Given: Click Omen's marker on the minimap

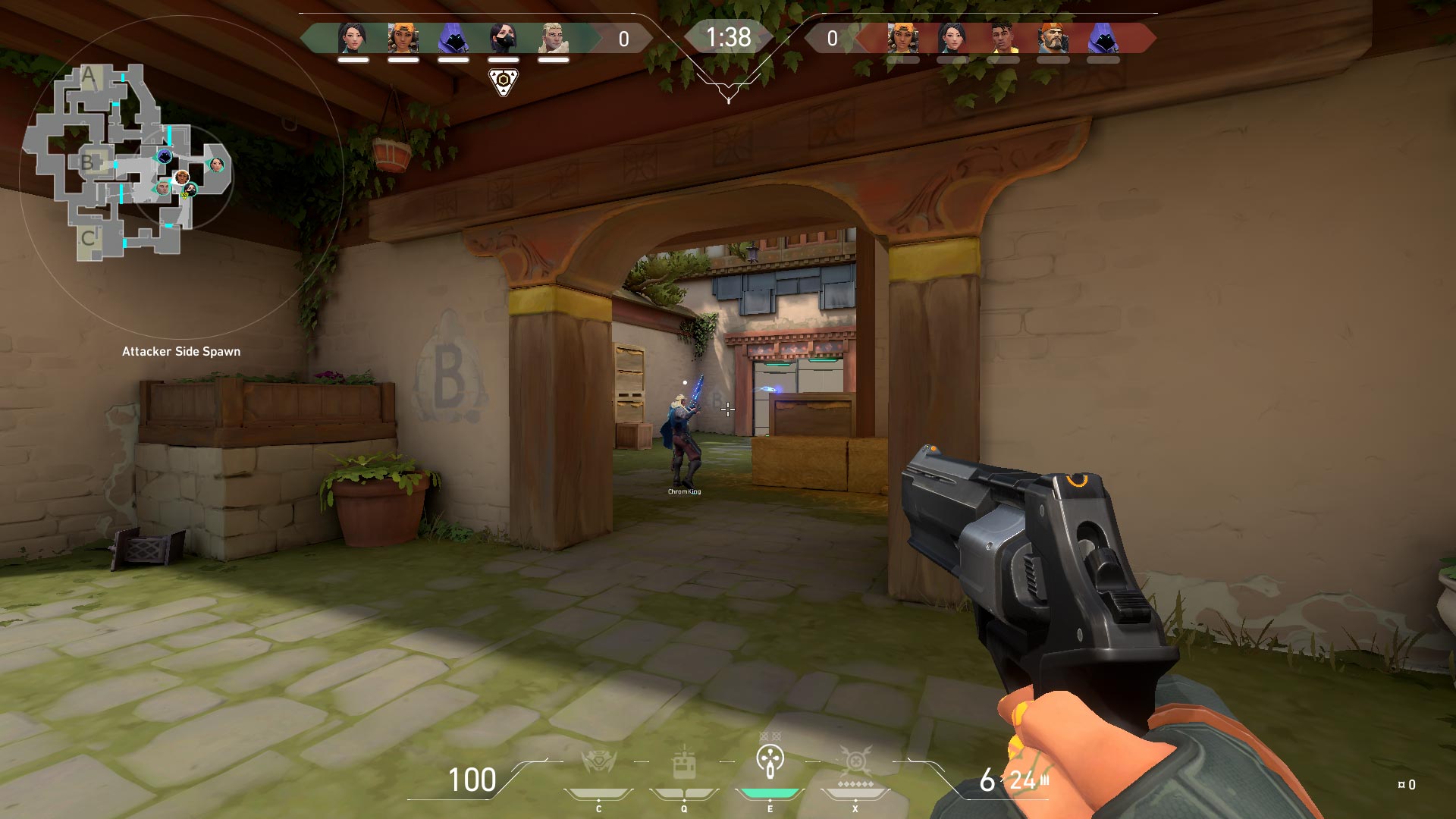Looking at the screenshot, I should click(165, 156).
